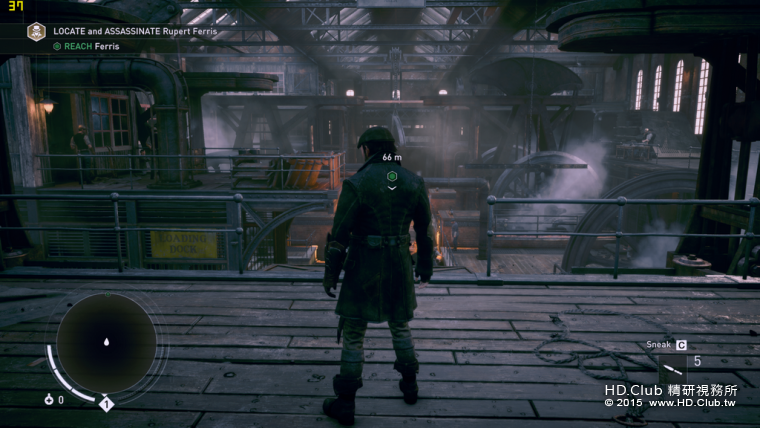Select the LOCATE and ASSASSINATE Rupert Ferris objective
Screen dimensions: 760x428
pos(135,32)
